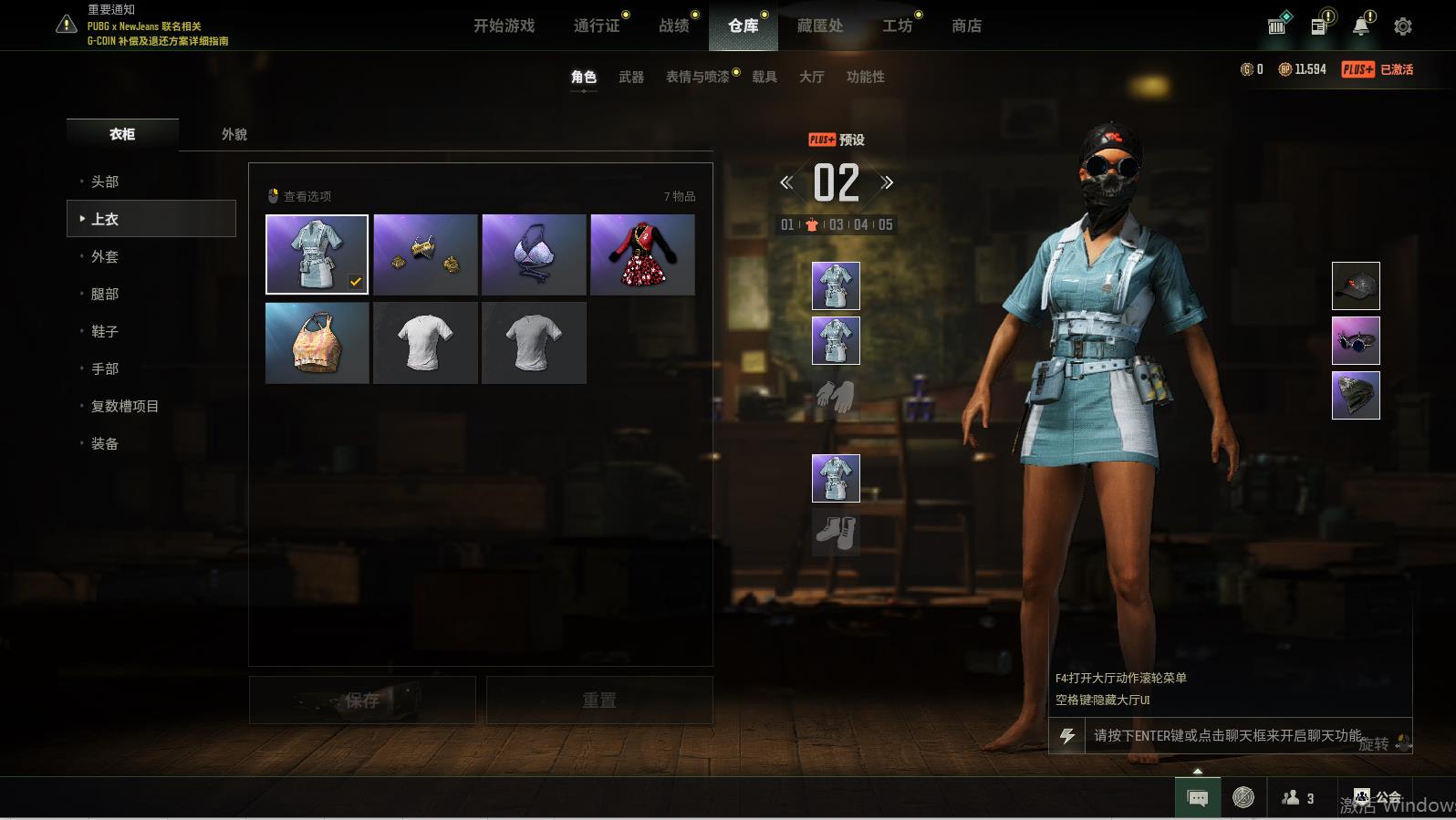Open the 外貌 appearance tab
Screen dimensions: 1456x820
pyautogui.click(x=234, y=134)
